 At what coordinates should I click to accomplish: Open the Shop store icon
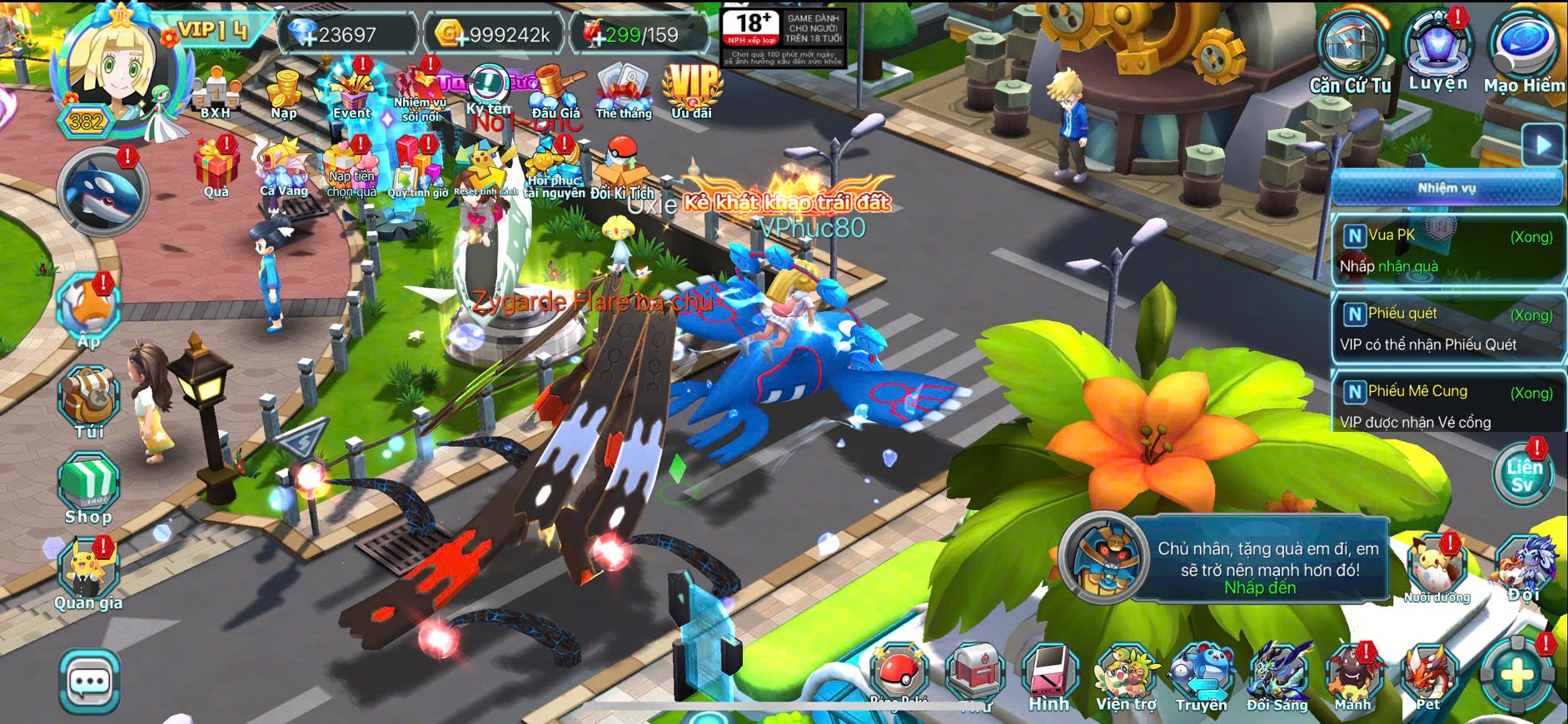(88, 489)
